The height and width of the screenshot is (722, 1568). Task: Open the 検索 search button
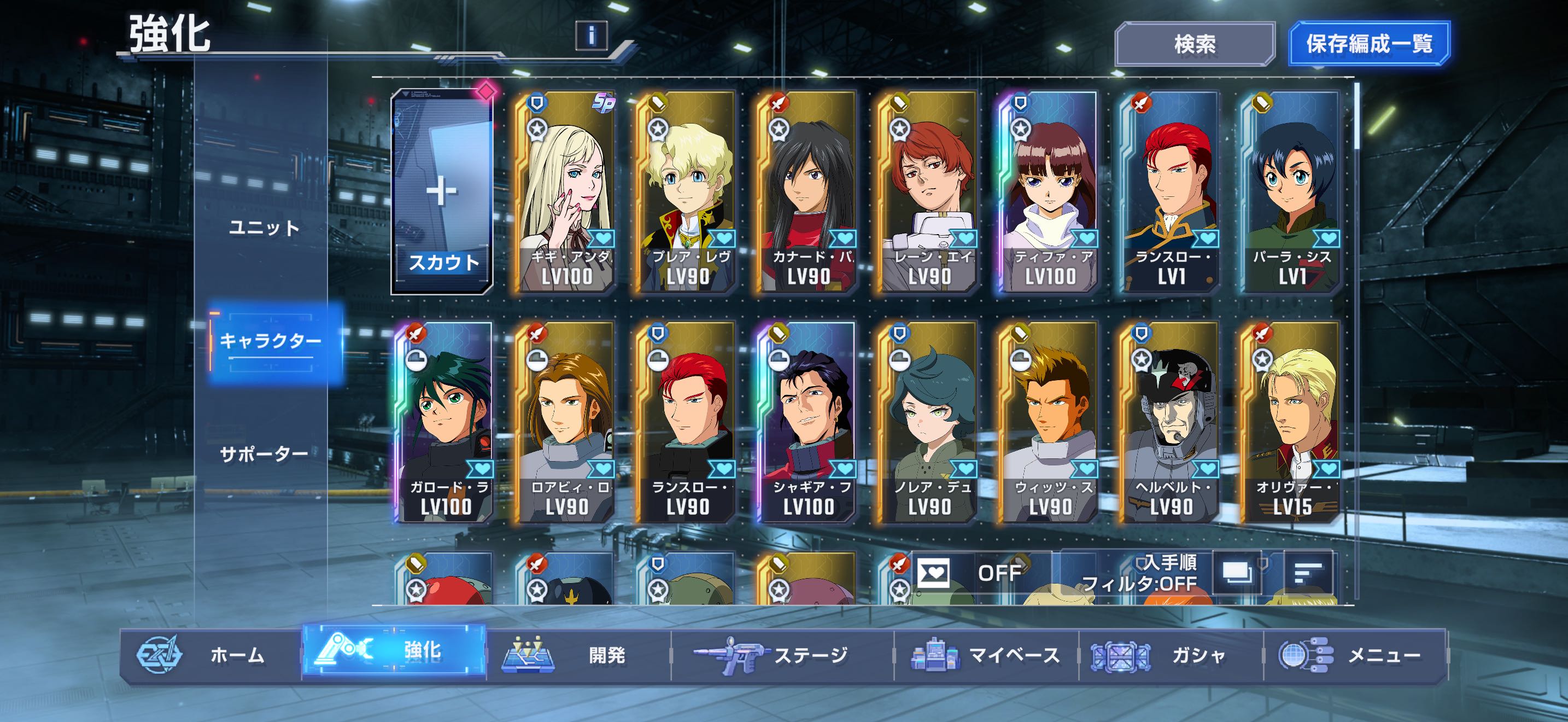pos(1194,44)
